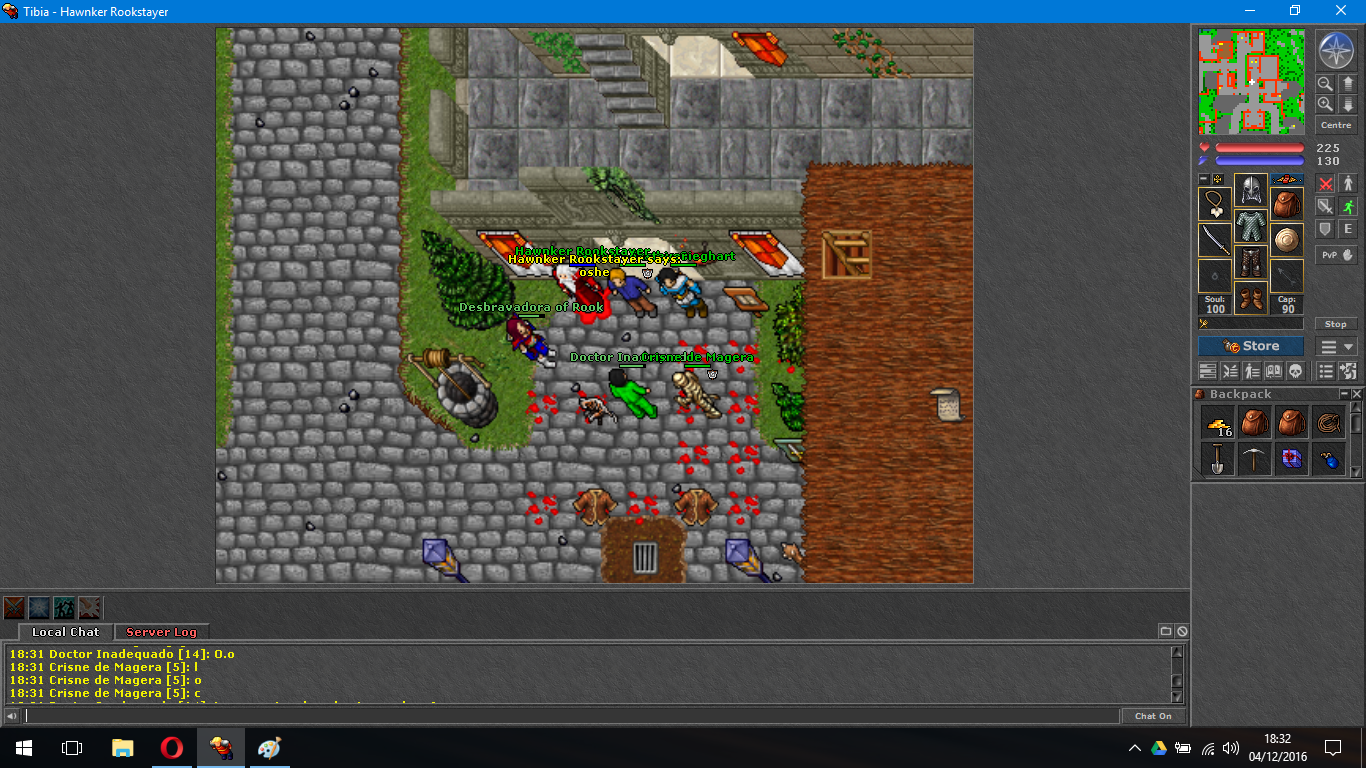
Task: Click the red health bar
Action: click(1260, 145)
